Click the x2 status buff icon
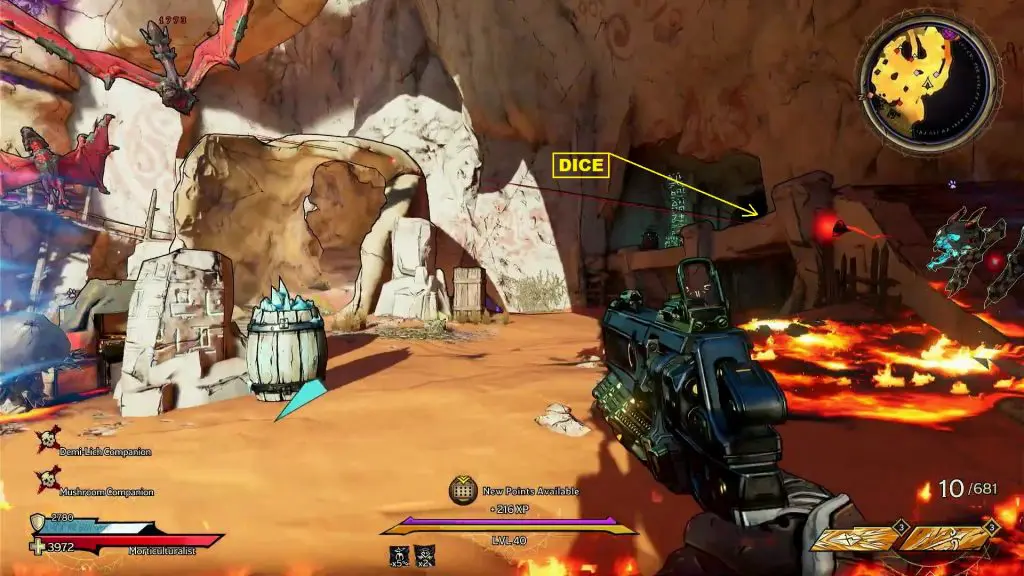Screen dimensions: 1024x576 (x=425, y=554)
